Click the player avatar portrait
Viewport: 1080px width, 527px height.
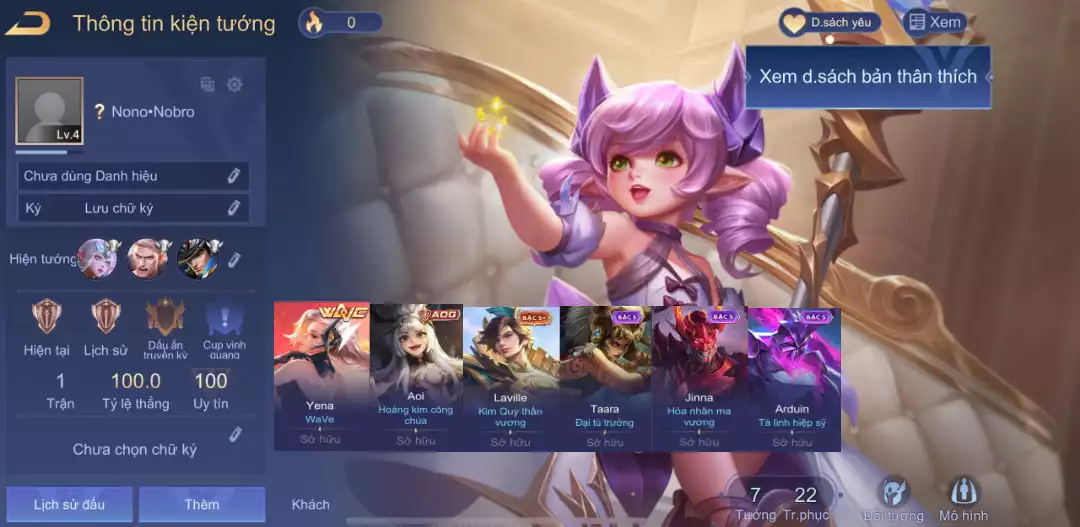coord(49,111)
